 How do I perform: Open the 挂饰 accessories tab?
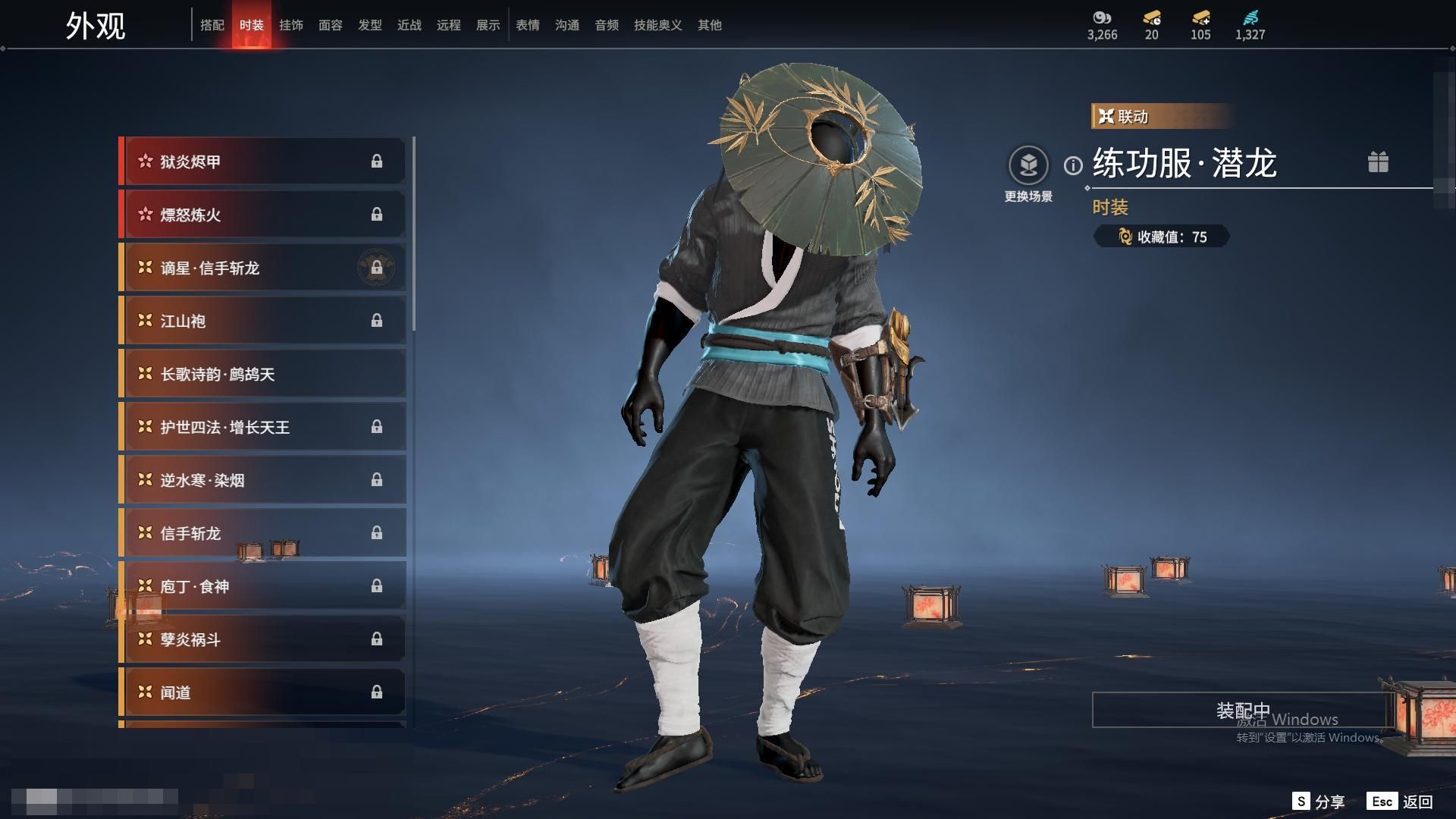pyautogui.click(x=291, y=26)
